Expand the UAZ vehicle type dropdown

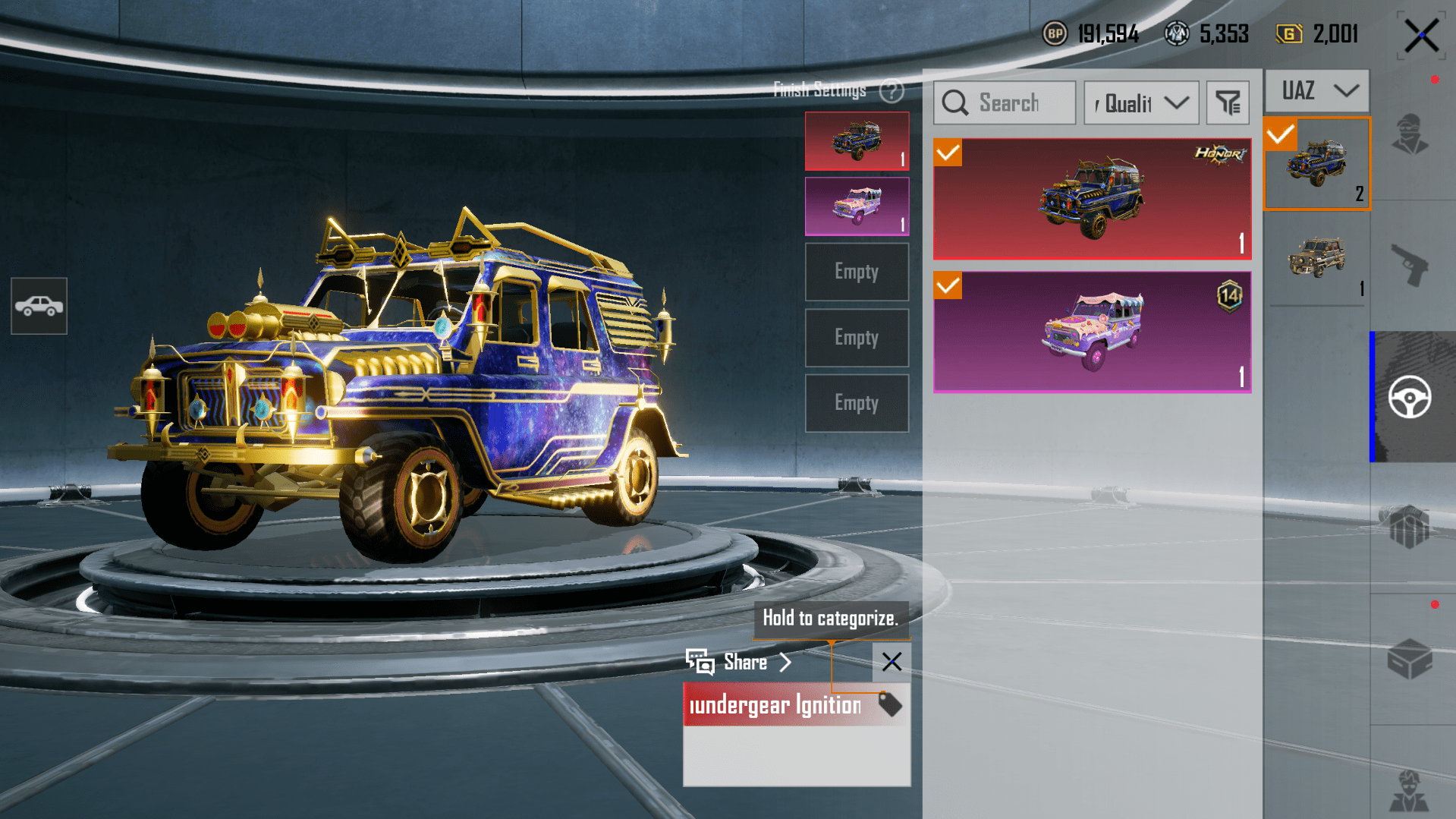click(1318, 90)
